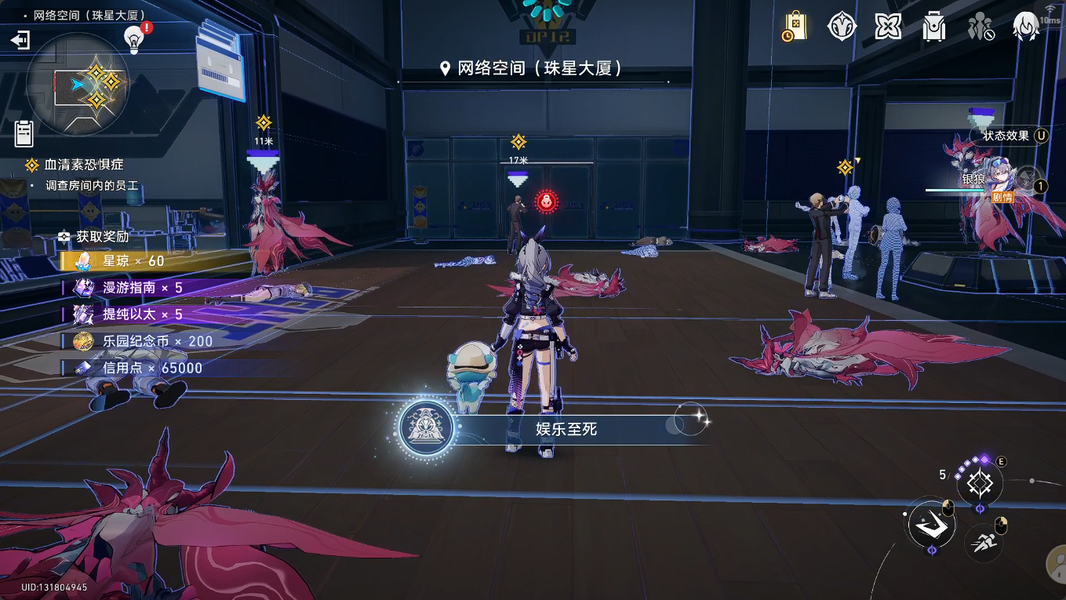Open the round portrait button at screen corner
Viewport: 1066px width, 600px height.
1056,563
